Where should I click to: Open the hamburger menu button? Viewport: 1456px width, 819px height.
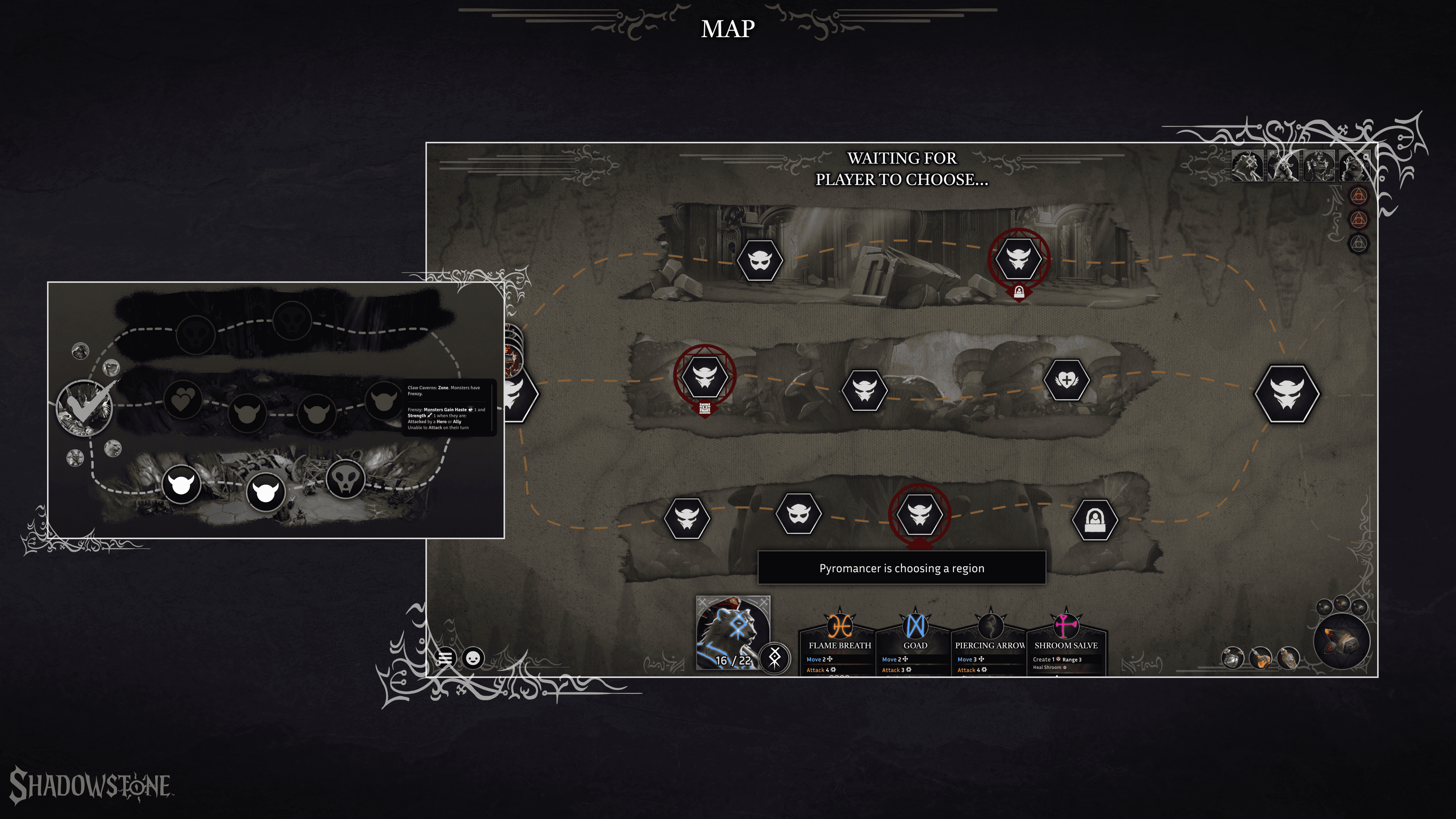pos(446,658)
